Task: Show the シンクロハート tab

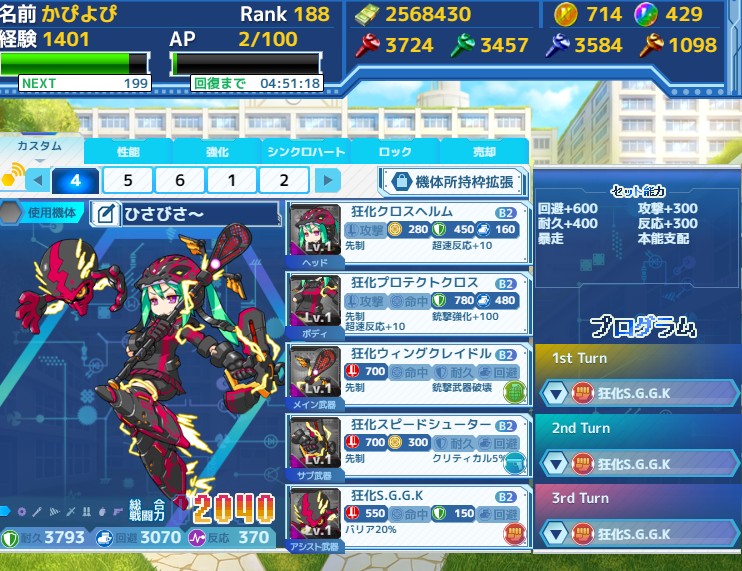Action: pyautogui.click(x=305, y=151)
